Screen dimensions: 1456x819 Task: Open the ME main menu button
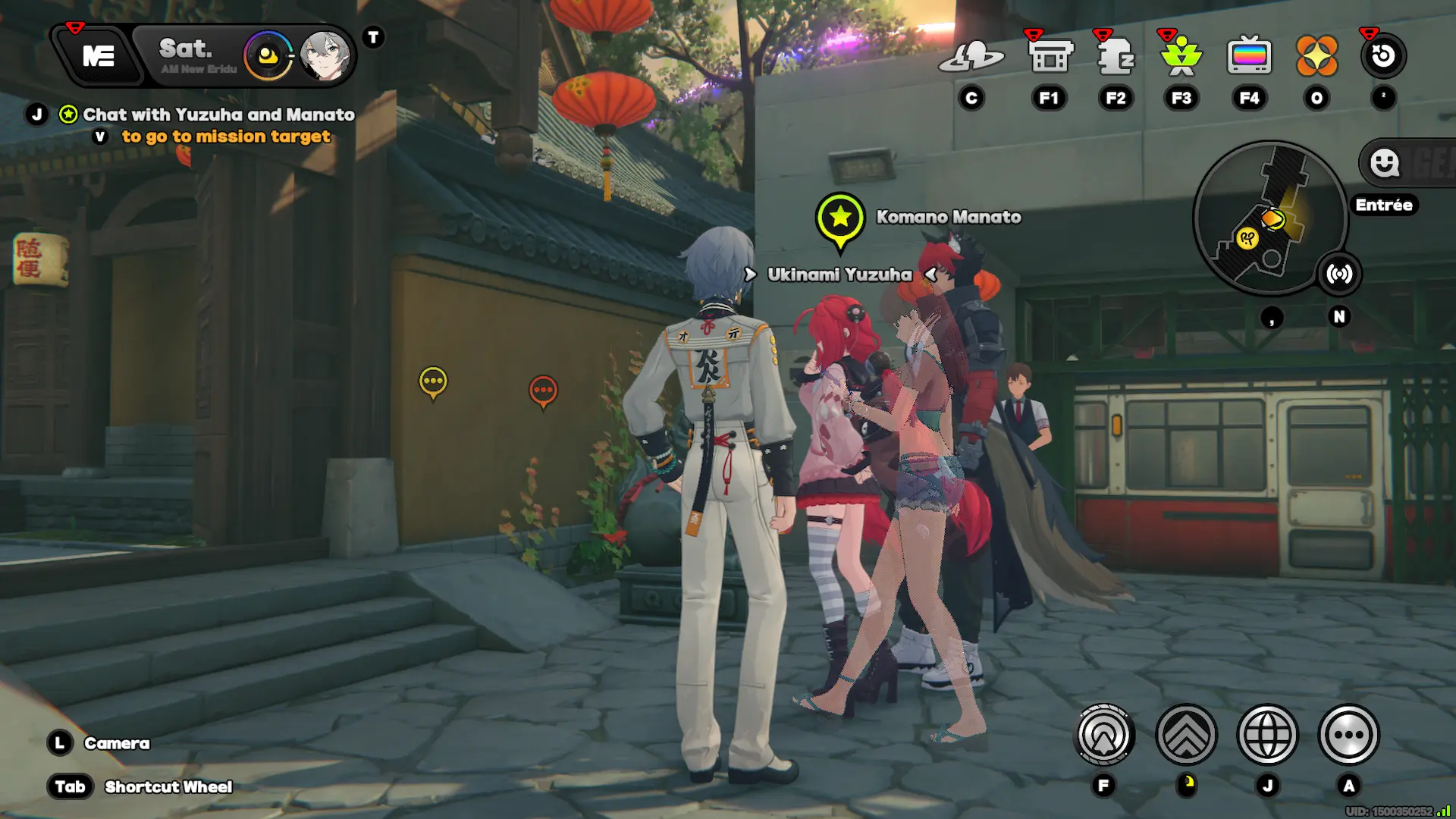coord(99,56)
